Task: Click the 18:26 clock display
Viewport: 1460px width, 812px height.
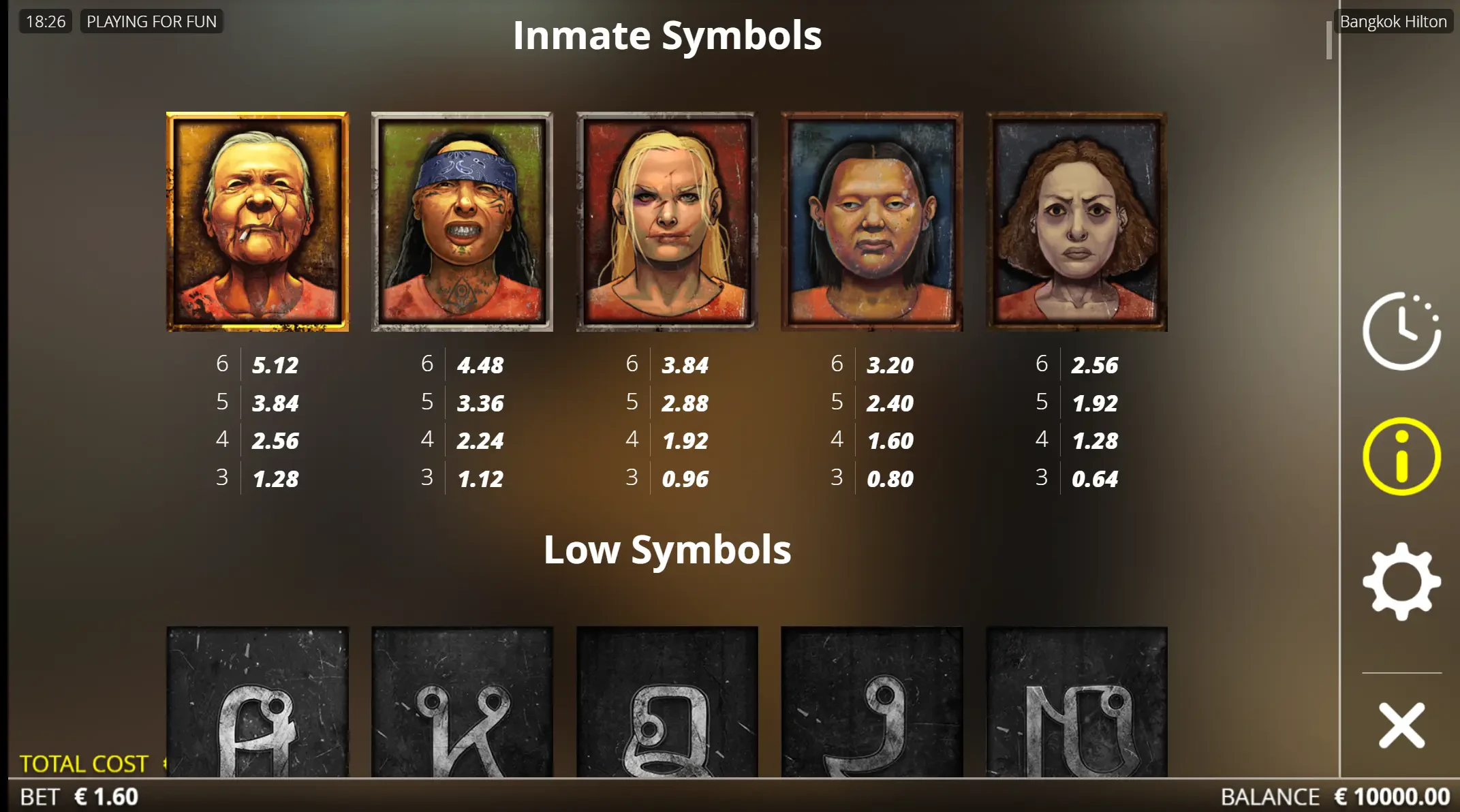Action: 44,21
